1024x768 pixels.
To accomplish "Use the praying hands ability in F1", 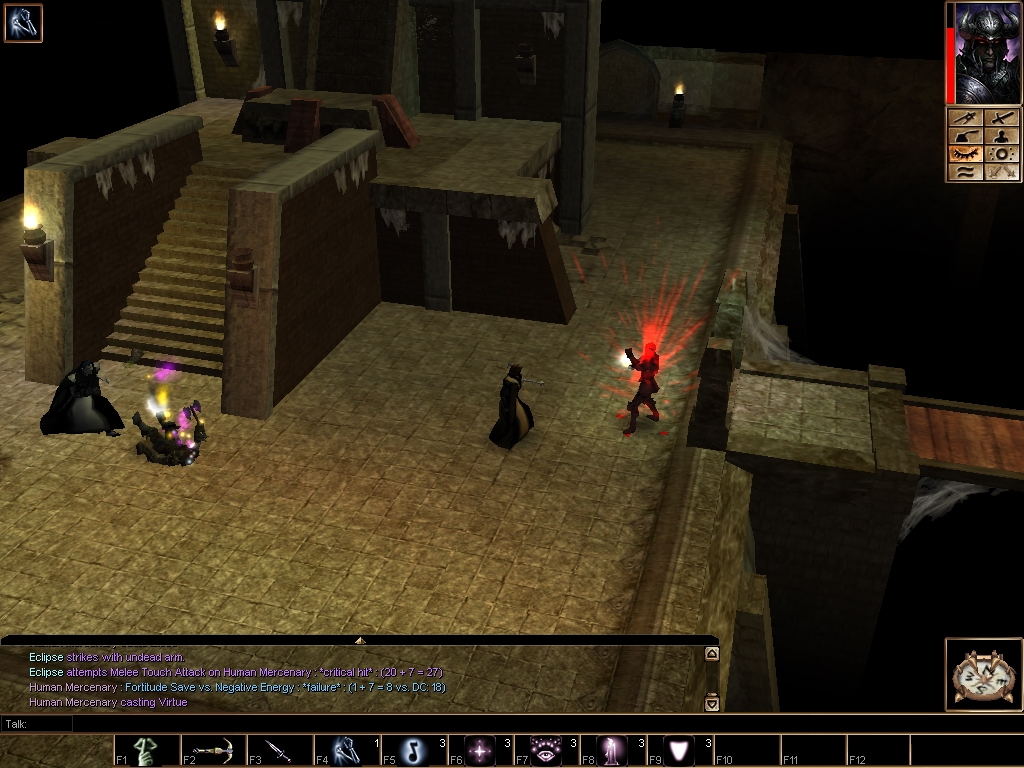I will pos(146,750).
